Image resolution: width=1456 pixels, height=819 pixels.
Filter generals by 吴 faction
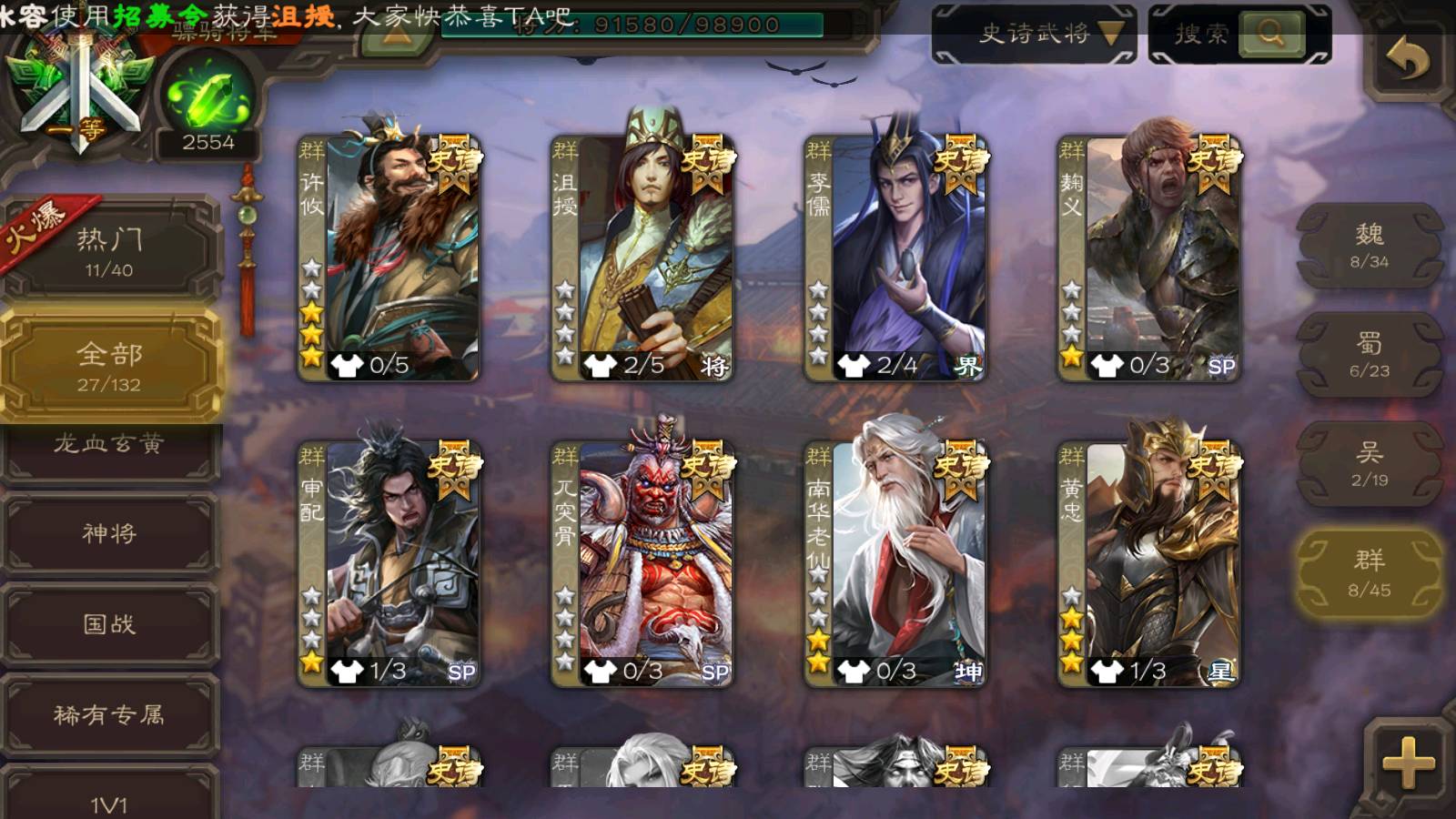pyautogui.click(x=1369, y=464)
